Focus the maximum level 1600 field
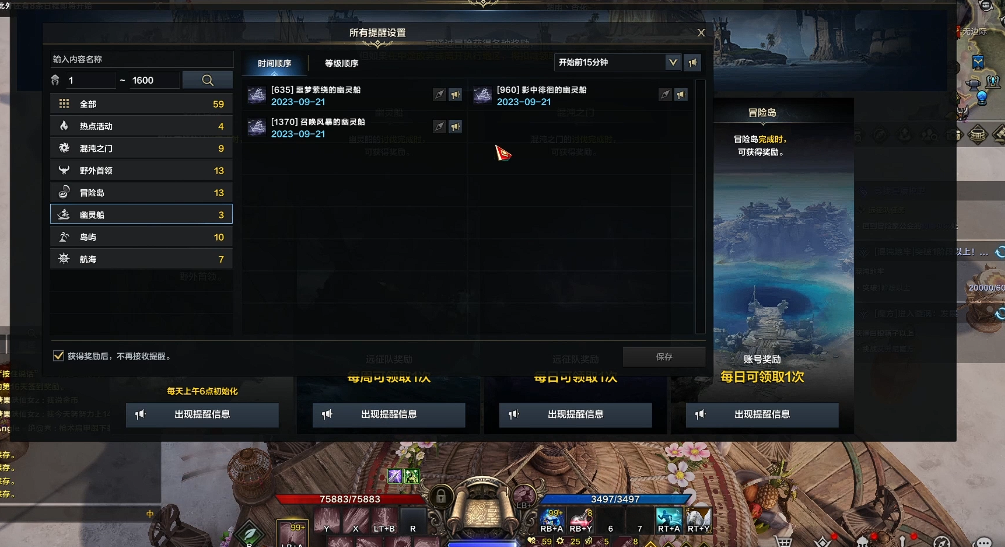The height and width of the screenshot is (547, 1005). [154, 80]
